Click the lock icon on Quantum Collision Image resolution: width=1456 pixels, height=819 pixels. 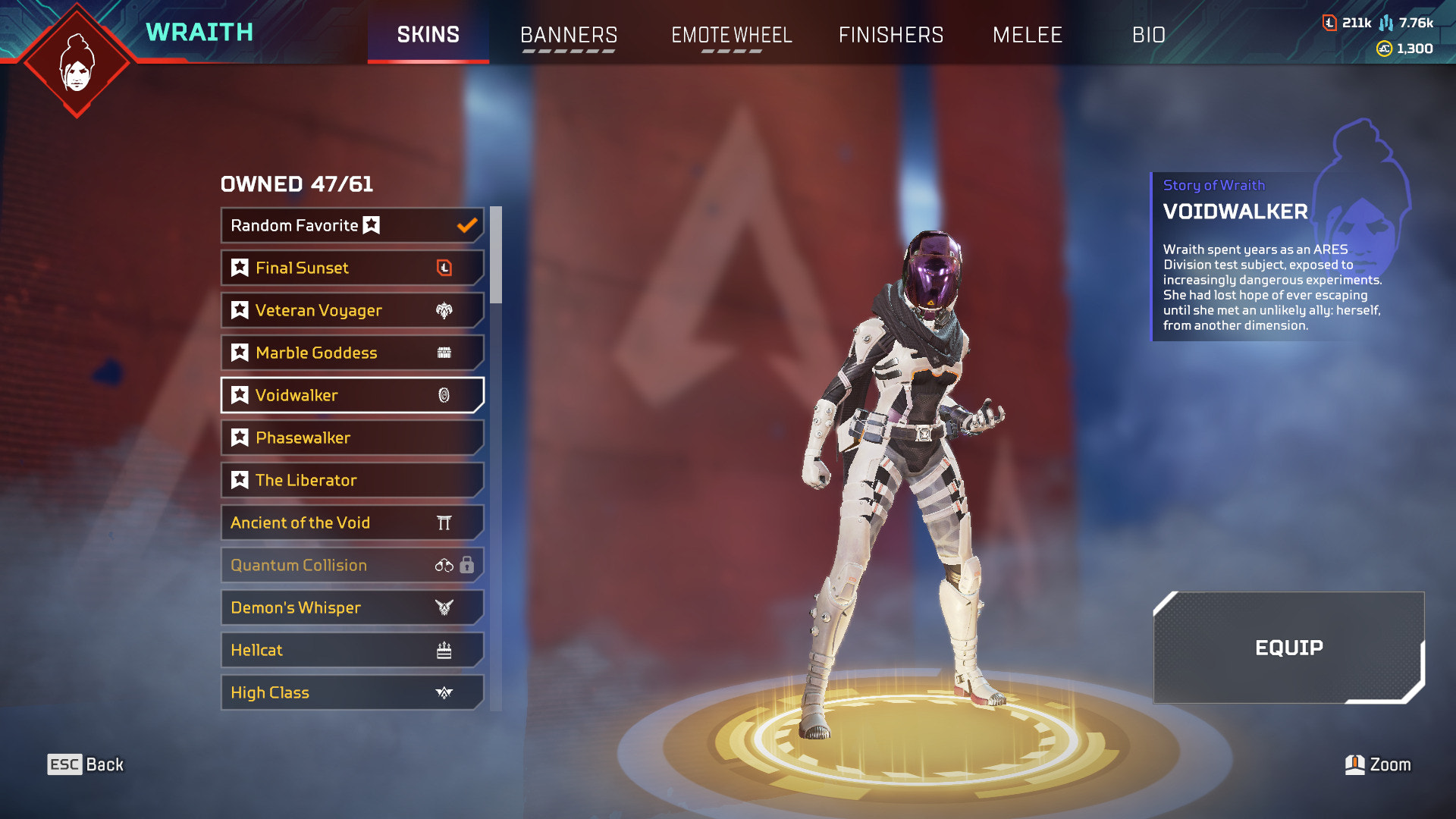point(468,565)
